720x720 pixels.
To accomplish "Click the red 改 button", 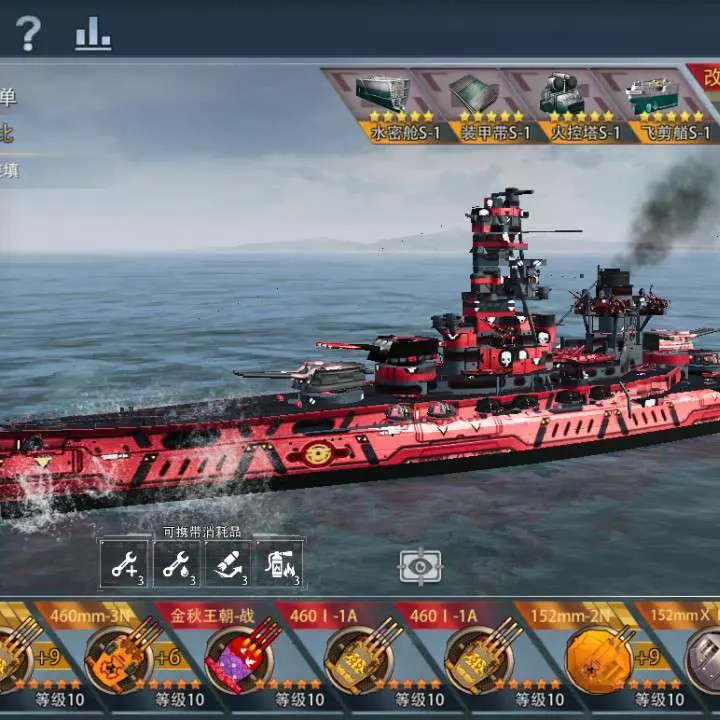I will pos(708,78).
